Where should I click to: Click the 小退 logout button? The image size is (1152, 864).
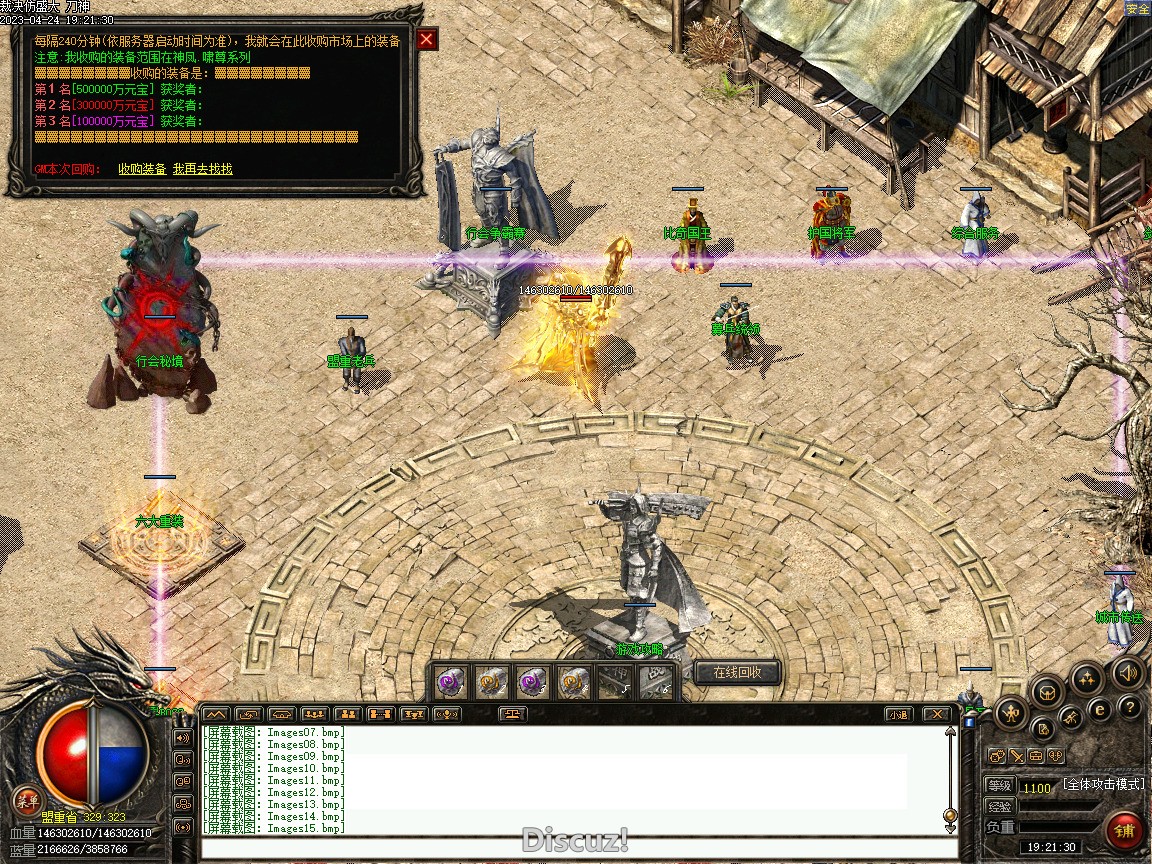pos(898,714)
